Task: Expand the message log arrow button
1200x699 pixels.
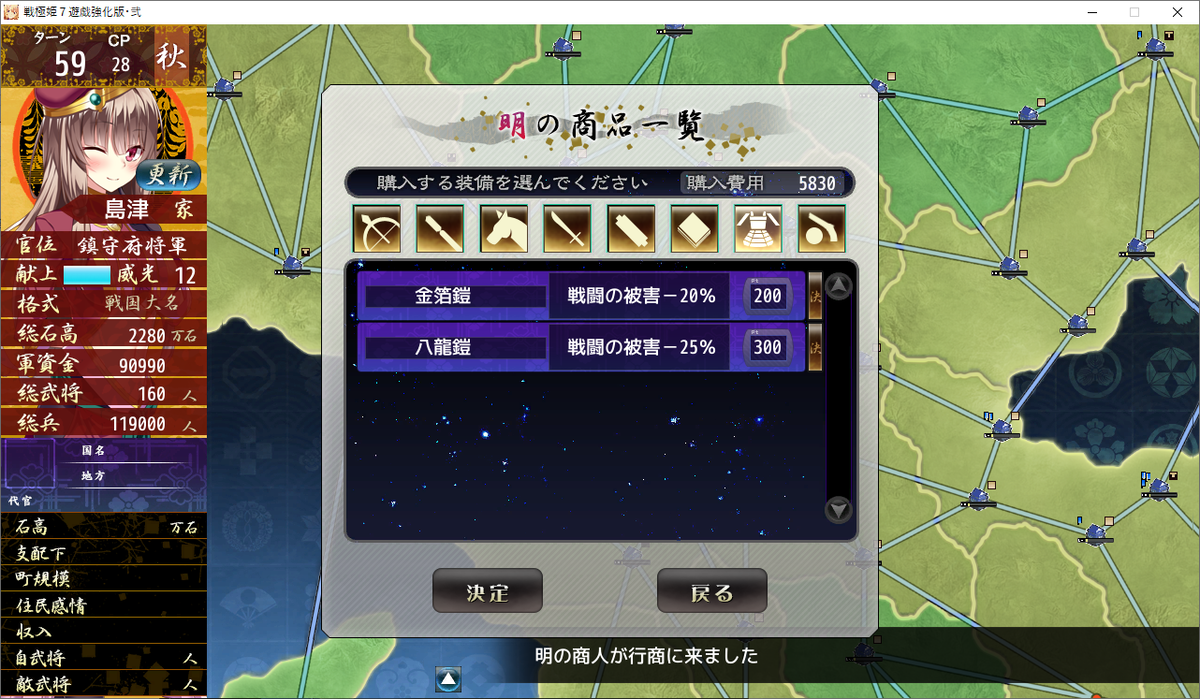Action: (449, 679)
